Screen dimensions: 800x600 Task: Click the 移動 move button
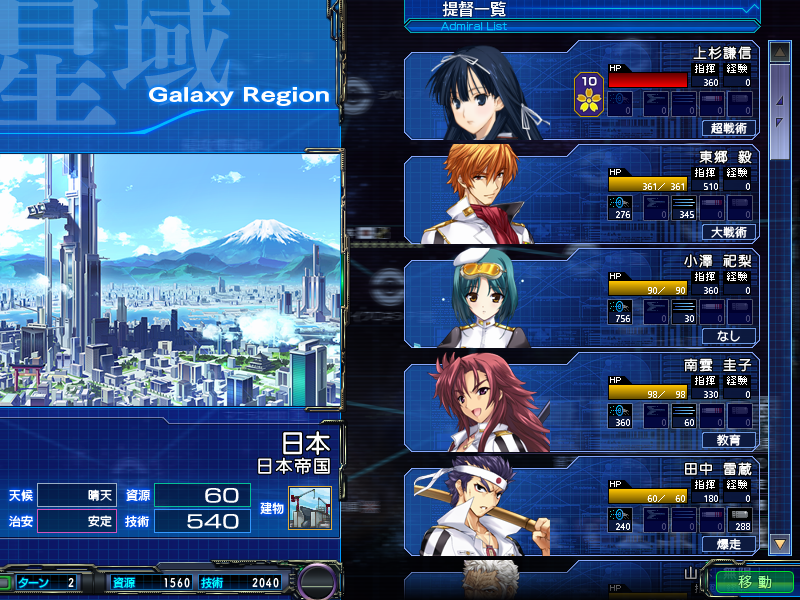coord(755,581)
